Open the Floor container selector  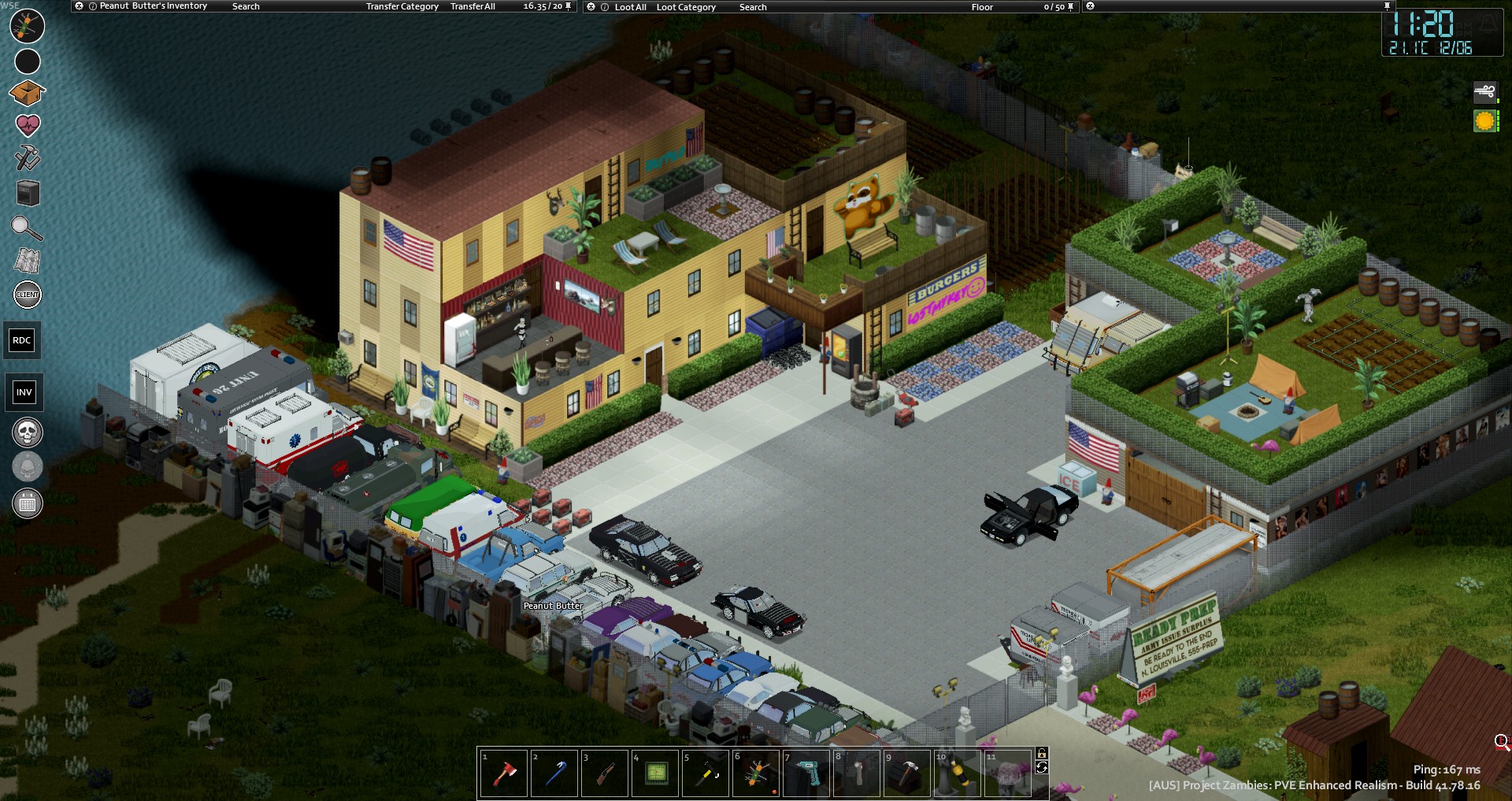tap(982, 6)
